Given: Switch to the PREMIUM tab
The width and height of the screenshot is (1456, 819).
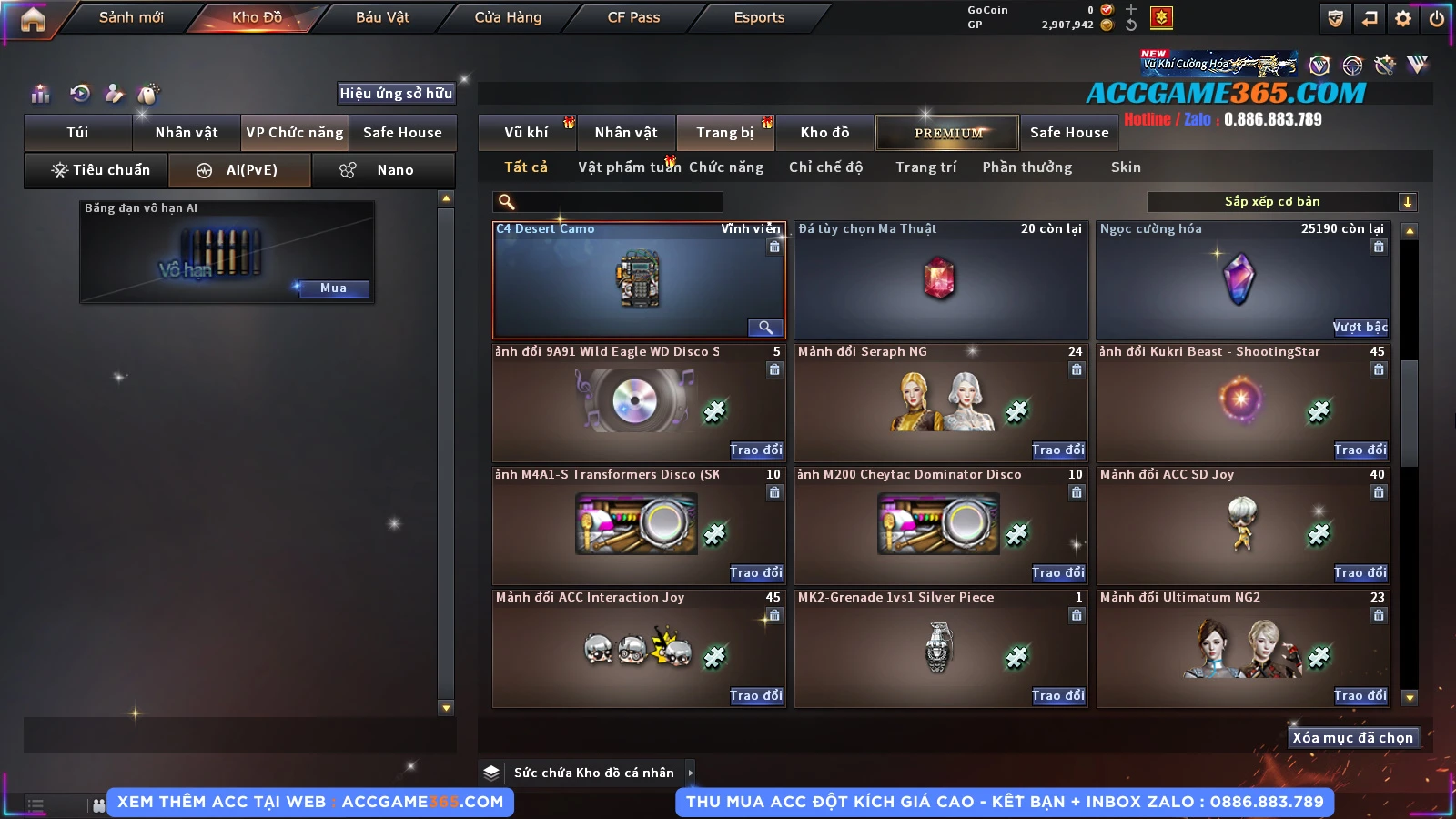Looking at the screenshot, I should click(948, 133).
